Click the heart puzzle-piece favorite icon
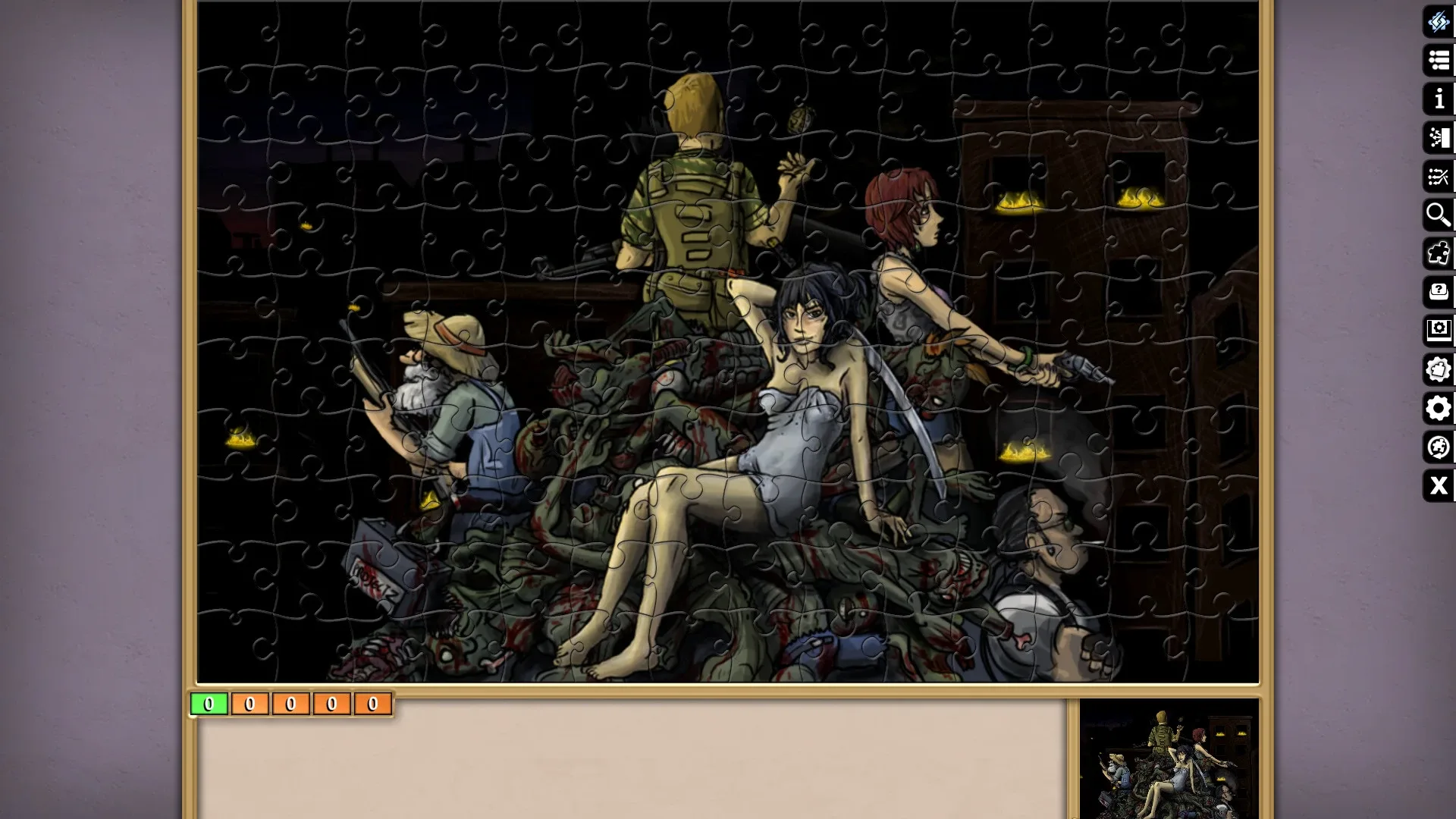Viewport: 1456px width, 819px height. 1438,369
